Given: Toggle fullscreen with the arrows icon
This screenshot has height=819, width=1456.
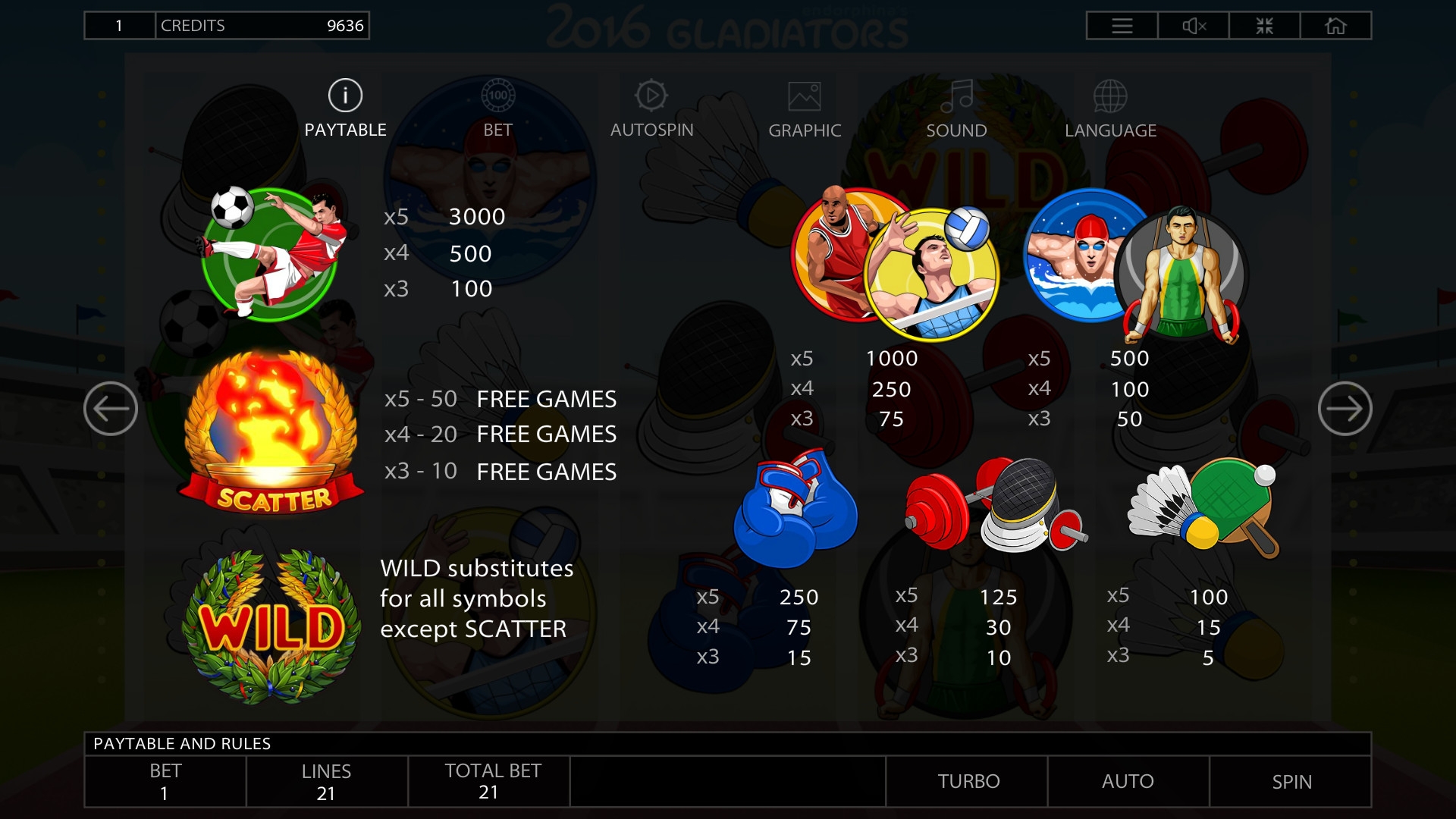Looking at the screenshot, I should 1264,26.
